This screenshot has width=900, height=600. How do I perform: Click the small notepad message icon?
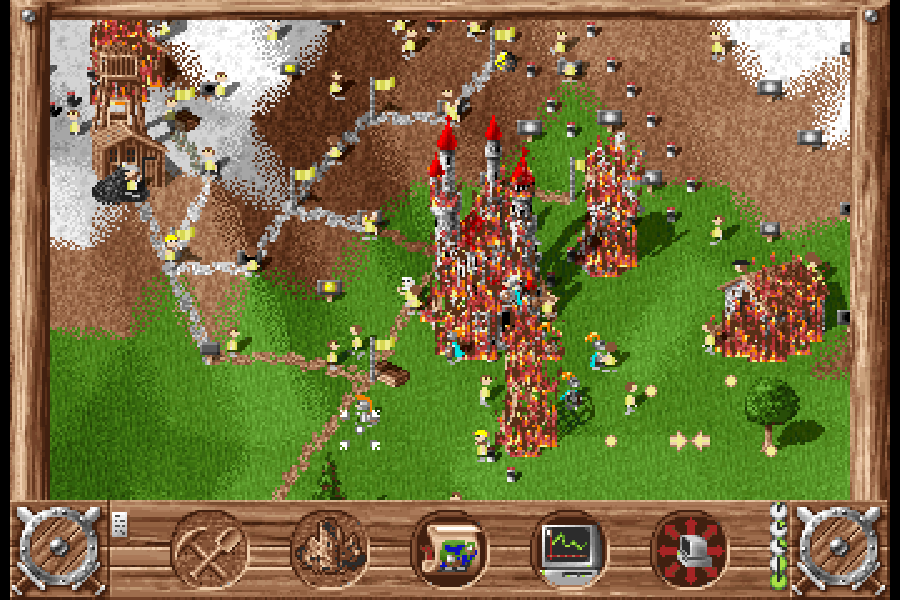[120, 523]
